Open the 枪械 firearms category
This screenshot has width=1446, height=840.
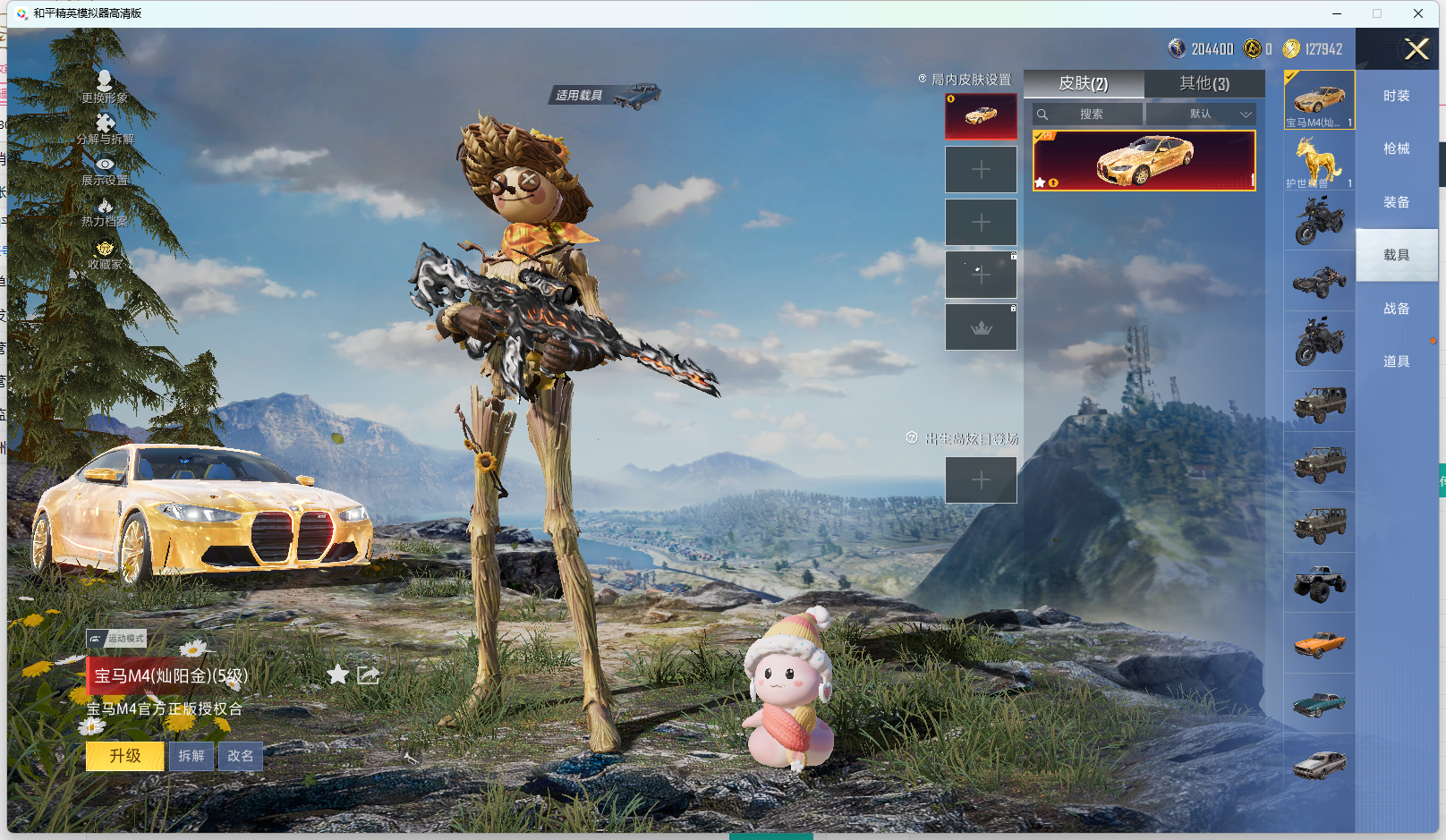click(x=1396, y=148)
